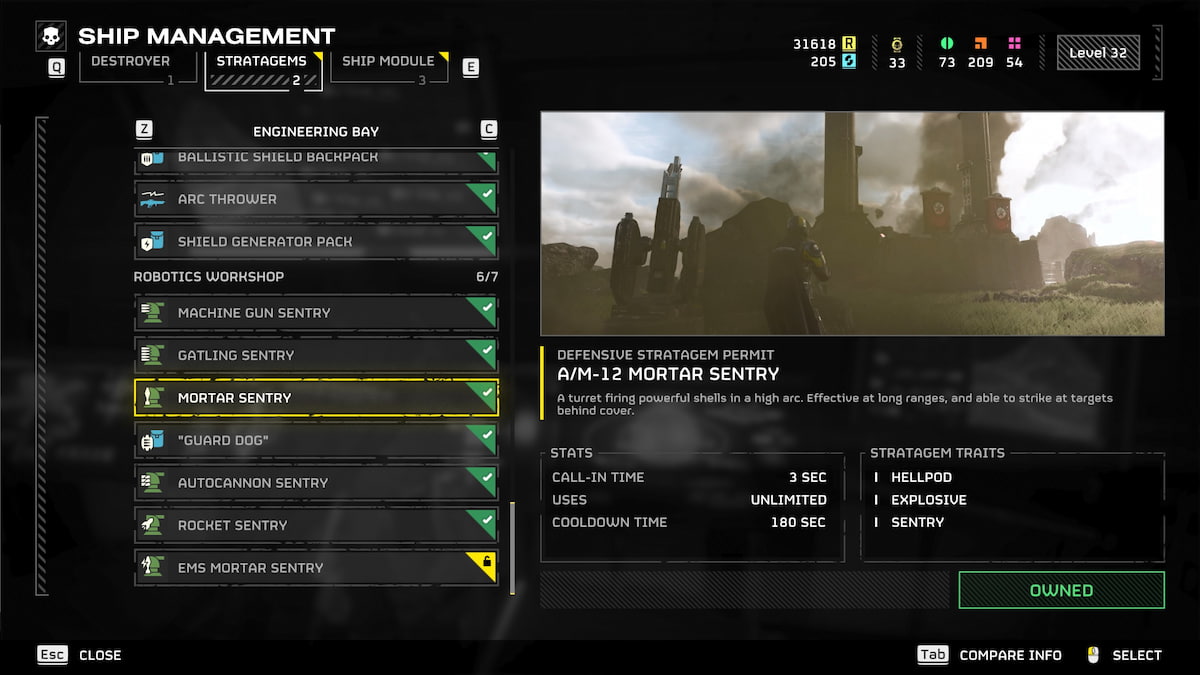
Task: Pick the Machine Gun Sentry row
Action: click(x=315, y=313)
